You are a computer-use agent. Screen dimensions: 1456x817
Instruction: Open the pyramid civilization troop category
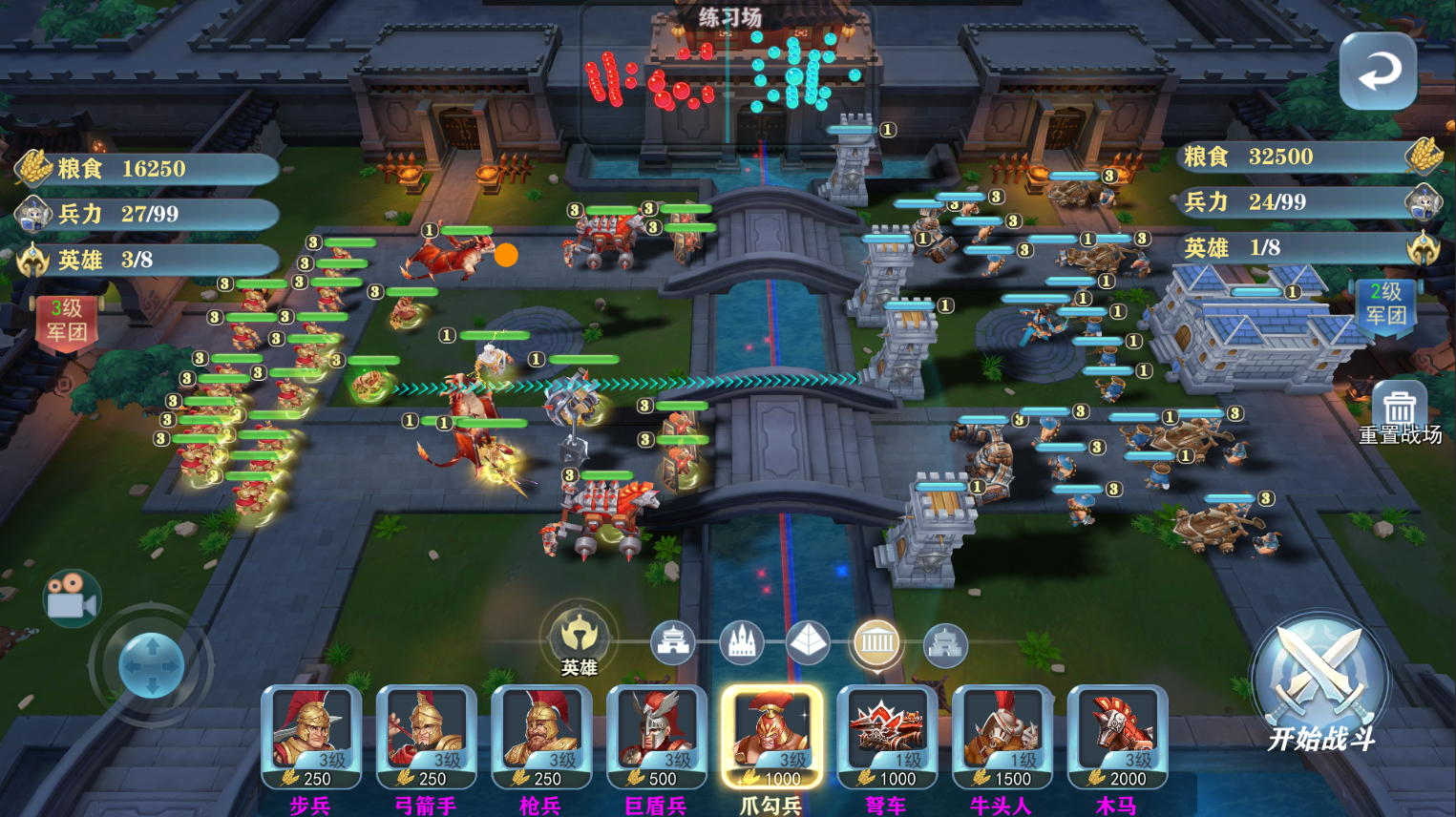[809, 644]
